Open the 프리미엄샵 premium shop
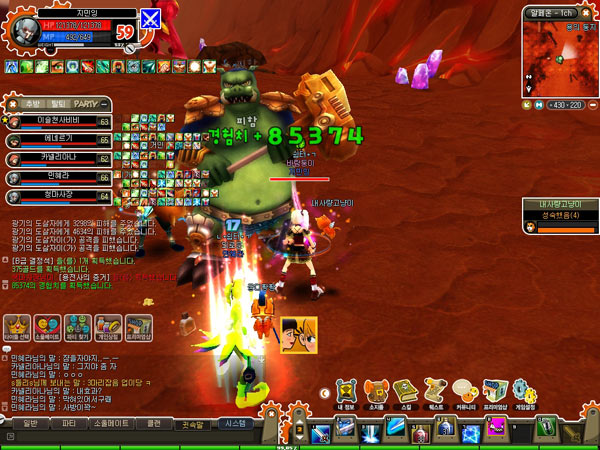600x450 pixels. [493, 391]
